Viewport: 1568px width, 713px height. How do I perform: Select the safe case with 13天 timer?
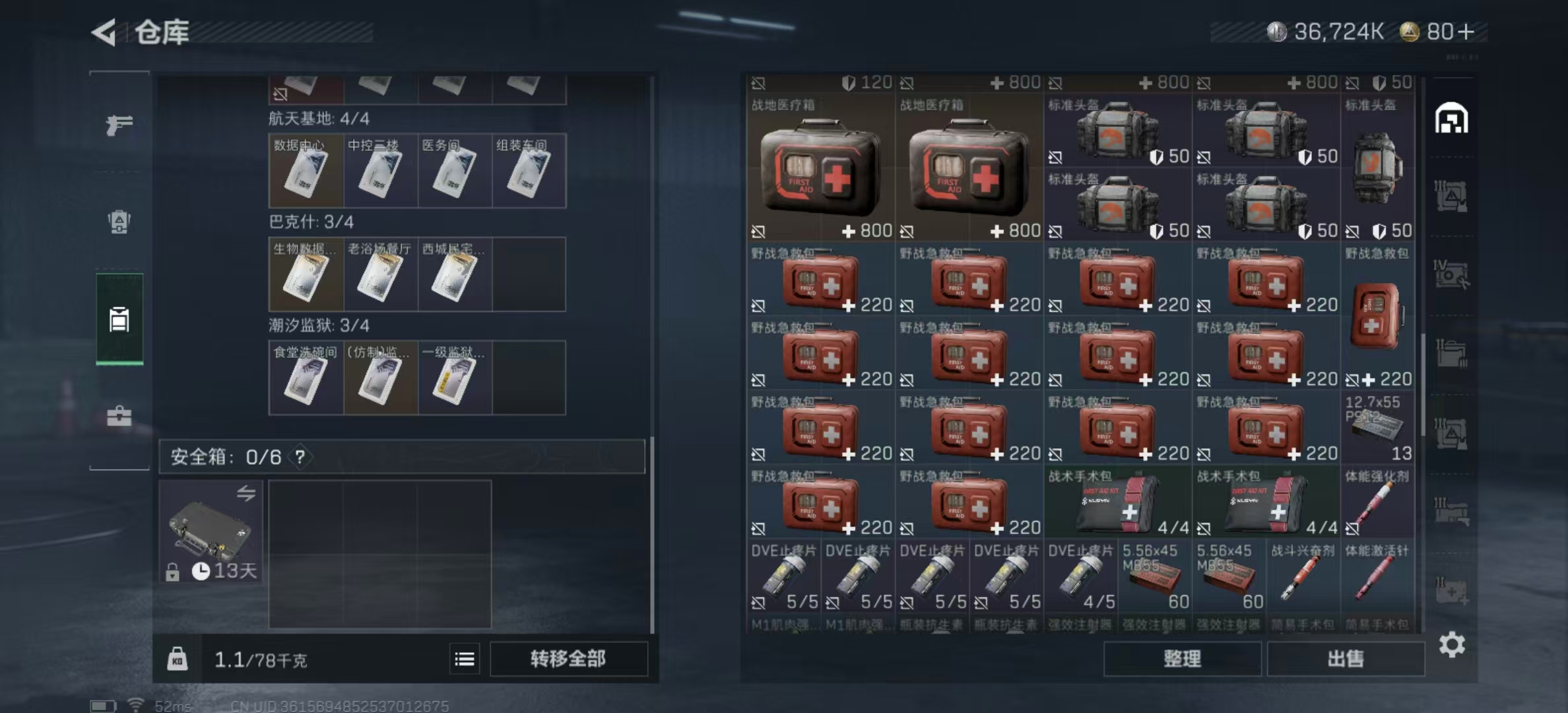click(211, 532)
